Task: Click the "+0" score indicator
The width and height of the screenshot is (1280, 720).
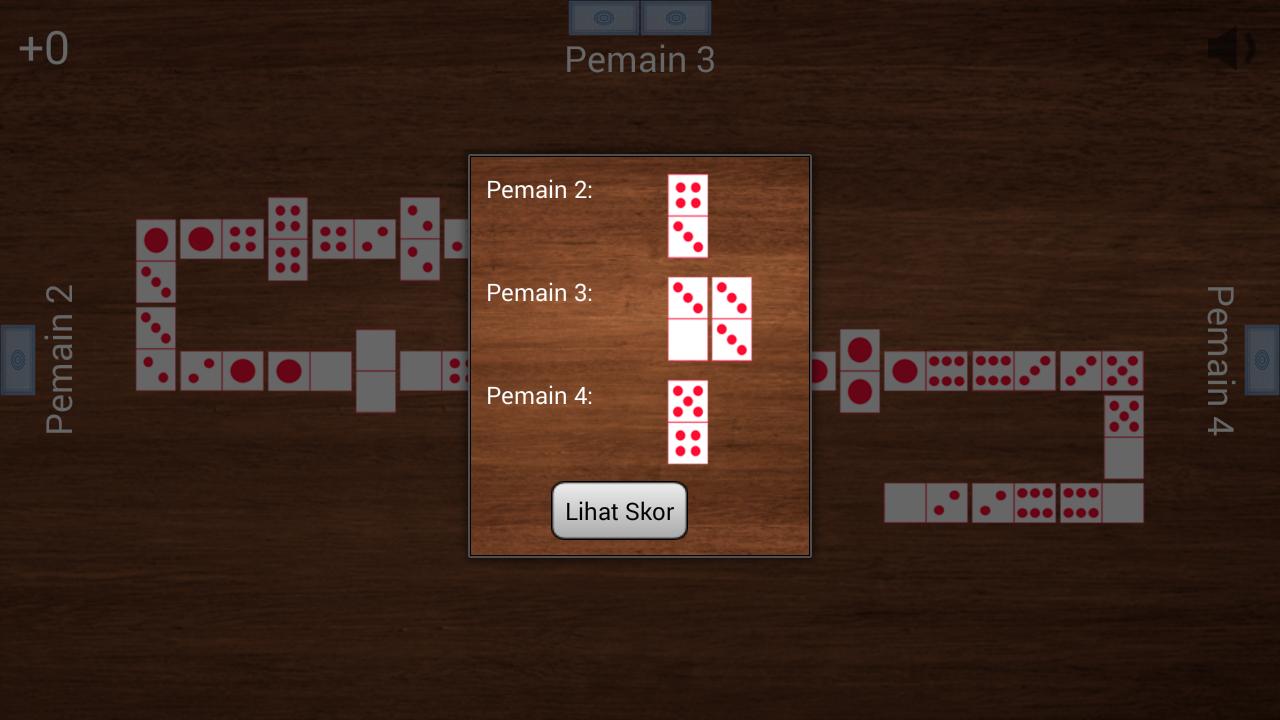Action: 44,48
